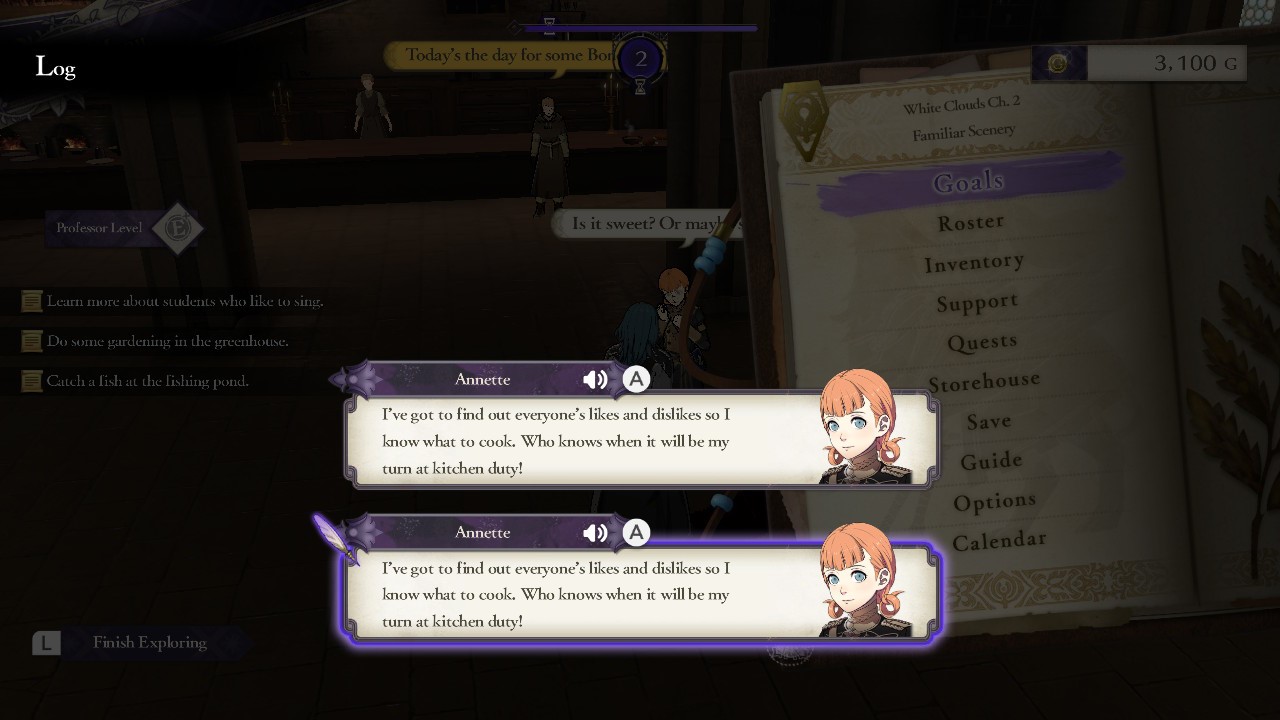Click Finish Exploring
The height and width of the screenshot is (720, 1280).
(x=150, y=643)
